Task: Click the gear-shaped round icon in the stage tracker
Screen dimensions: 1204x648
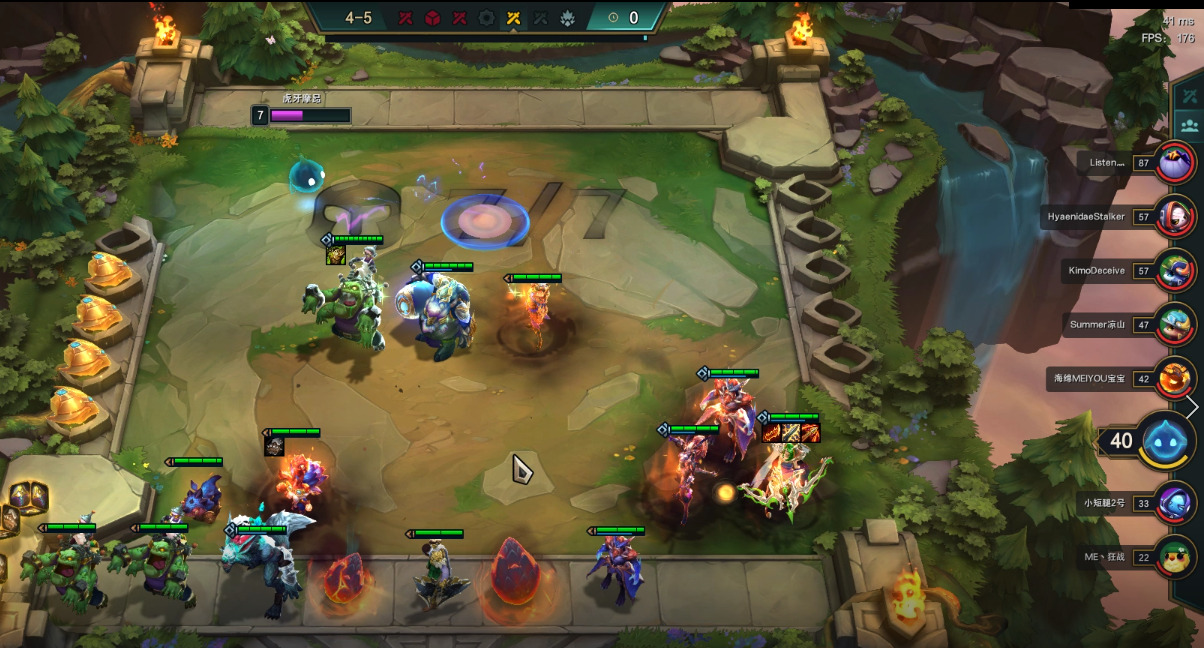Action: pyautogui.click(x=487, y=18)
